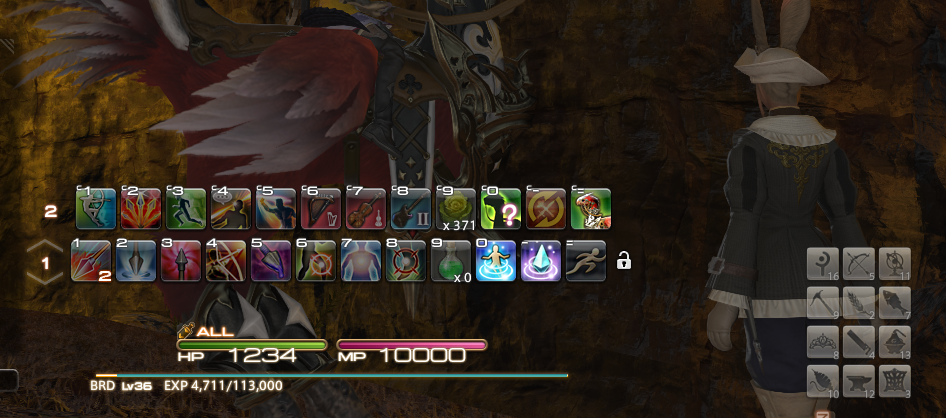Activate Heavy Shot in hotbar slot 1
The image size is (946, 418).
pyautogui.click(x=92, y=261)
